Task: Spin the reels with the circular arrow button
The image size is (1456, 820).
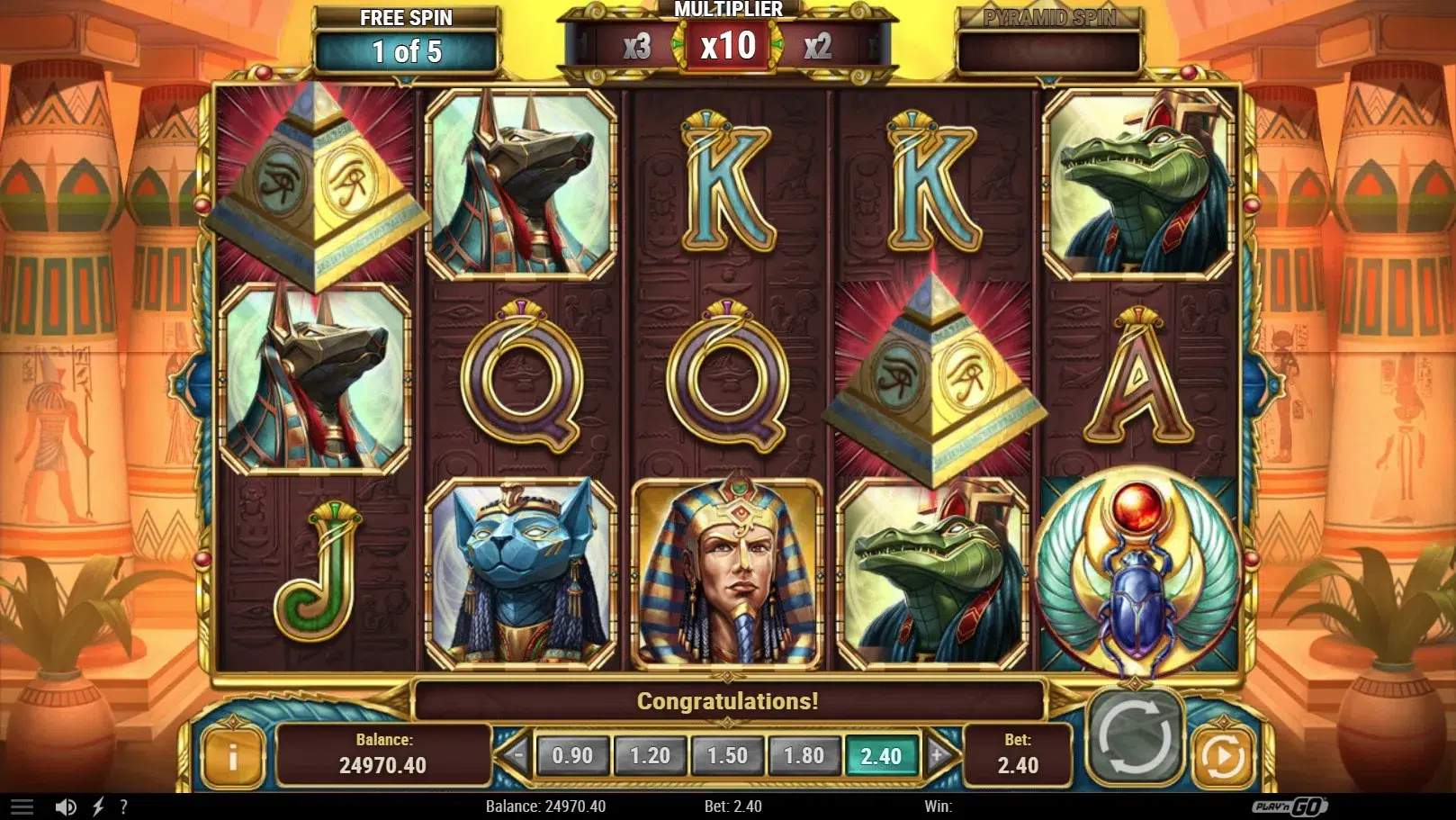Action: (1134, 737)
